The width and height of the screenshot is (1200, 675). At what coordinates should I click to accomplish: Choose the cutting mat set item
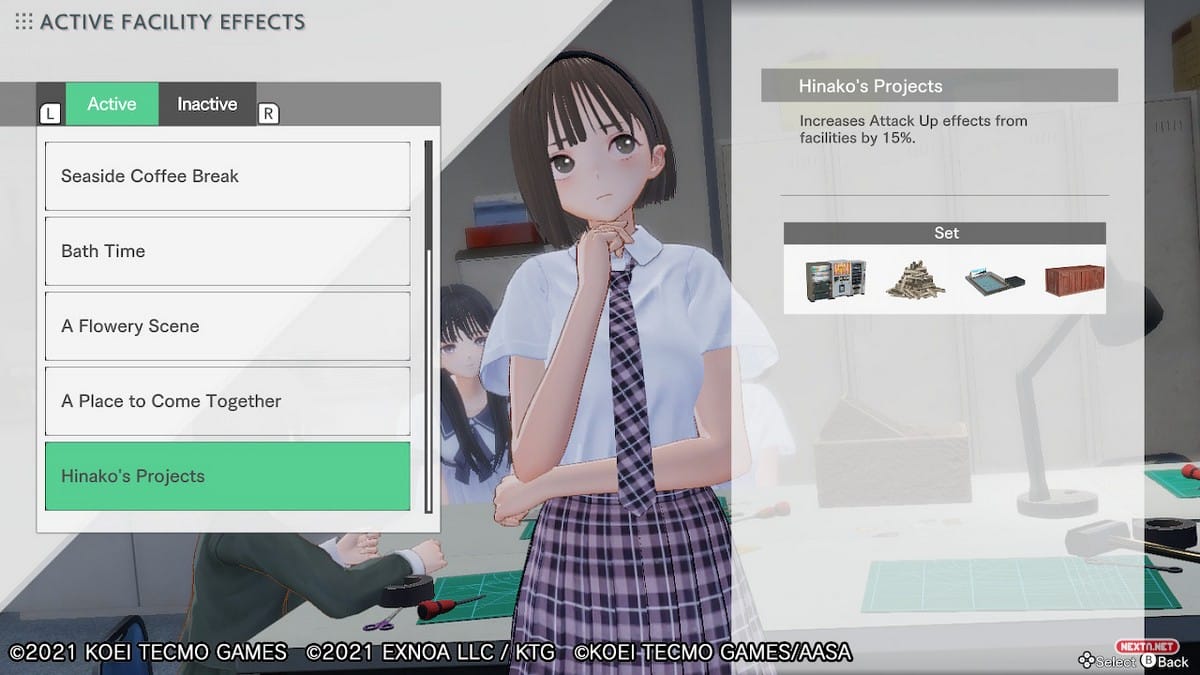pos(994,281)
